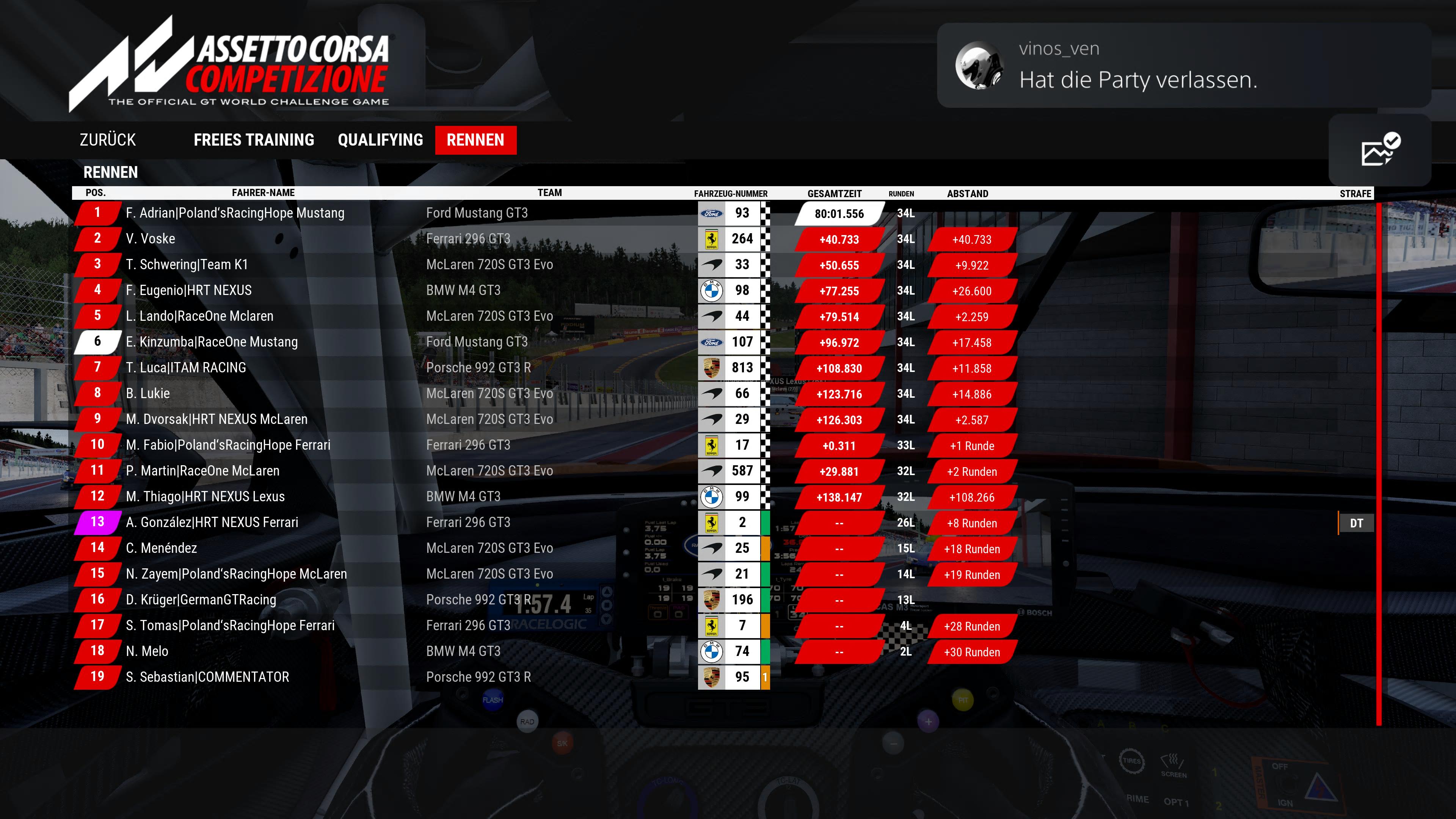Highlight L. Lando's RaceOne Mclaren row
Screen dimensions: 1456x819
(199, 316)
